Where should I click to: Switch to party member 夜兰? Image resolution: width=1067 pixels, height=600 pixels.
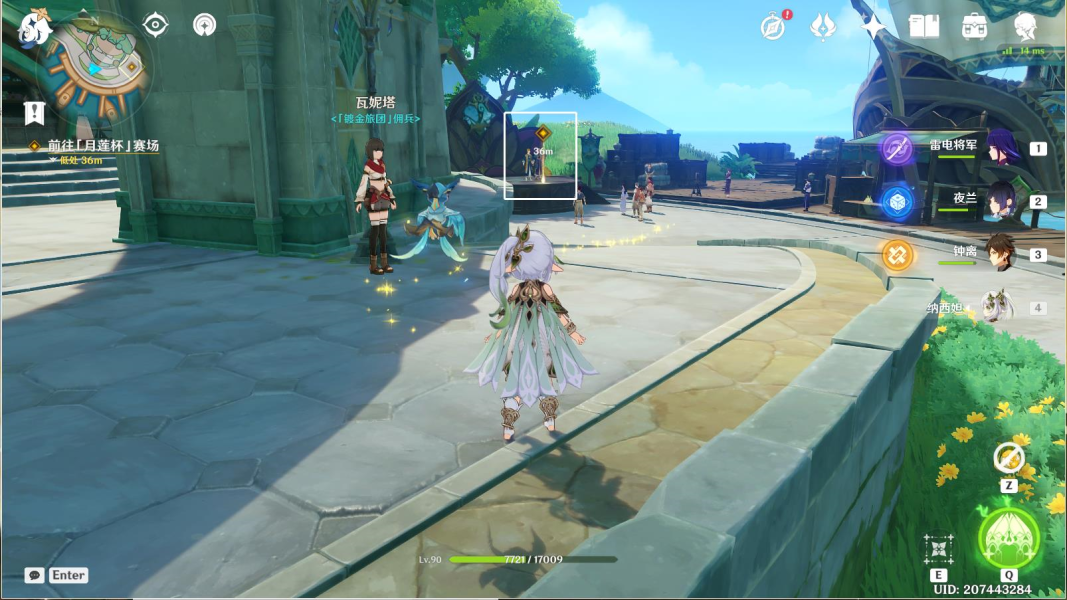[998, 201]
